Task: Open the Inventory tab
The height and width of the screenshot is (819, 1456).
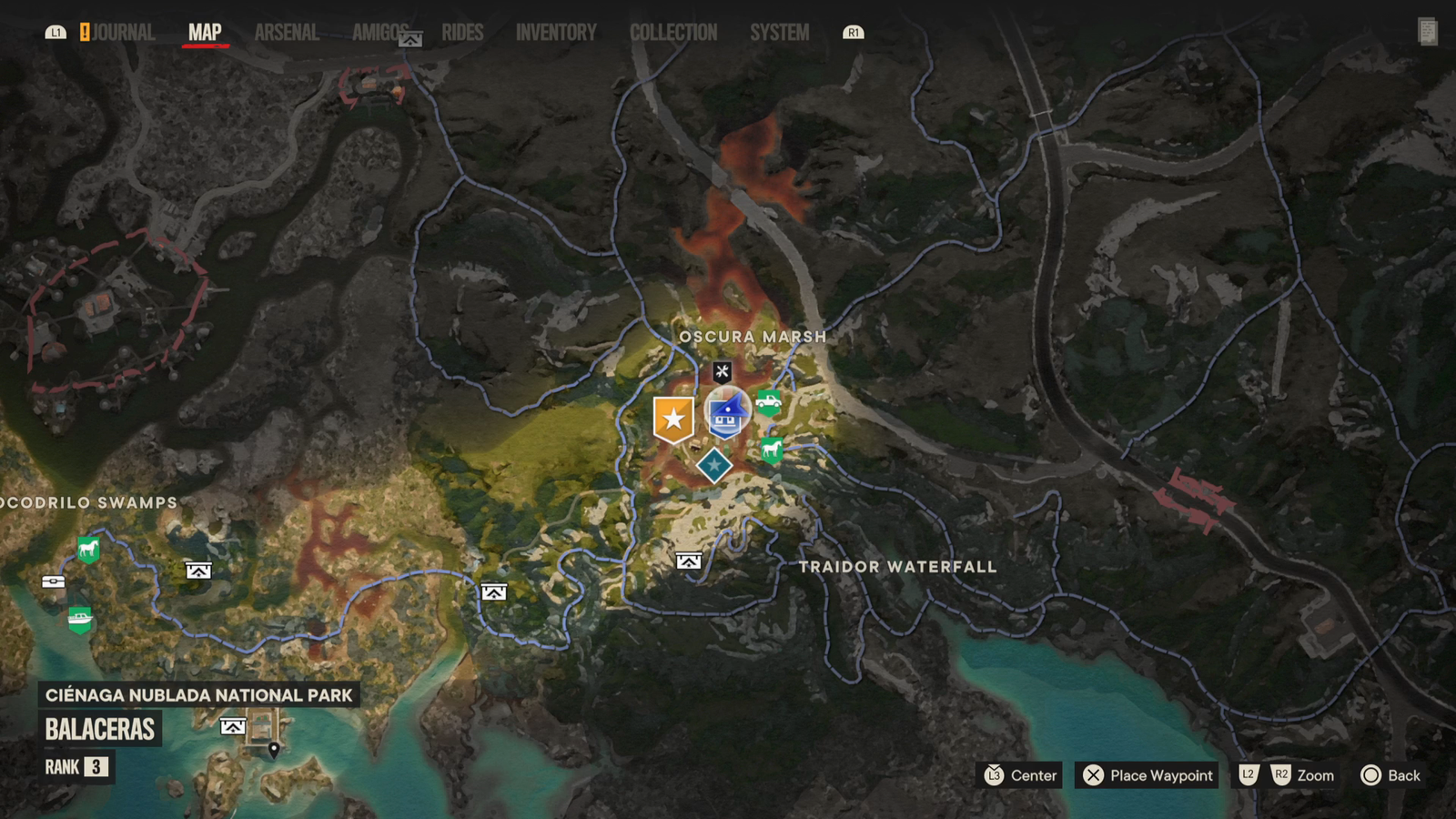Action: point(556,33)
